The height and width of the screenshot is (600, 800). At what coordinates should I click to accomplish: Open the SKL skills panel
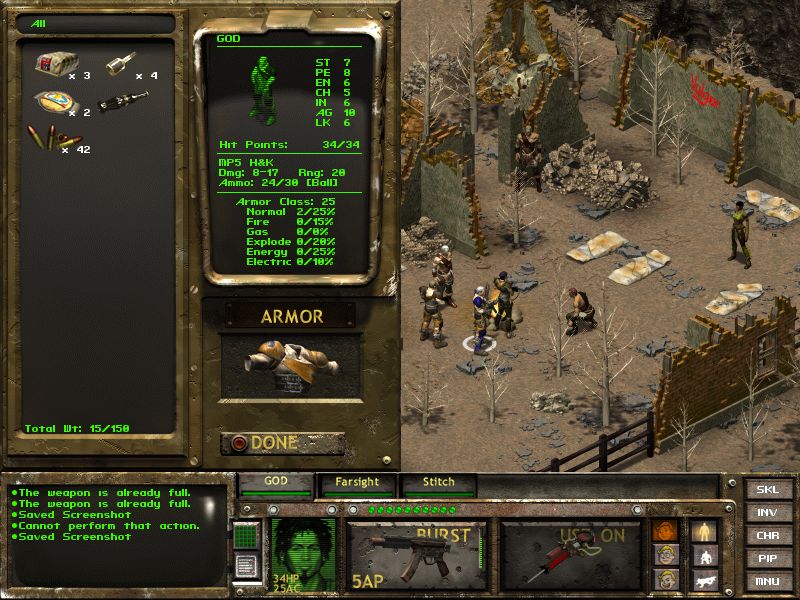(x=767, y=489)
